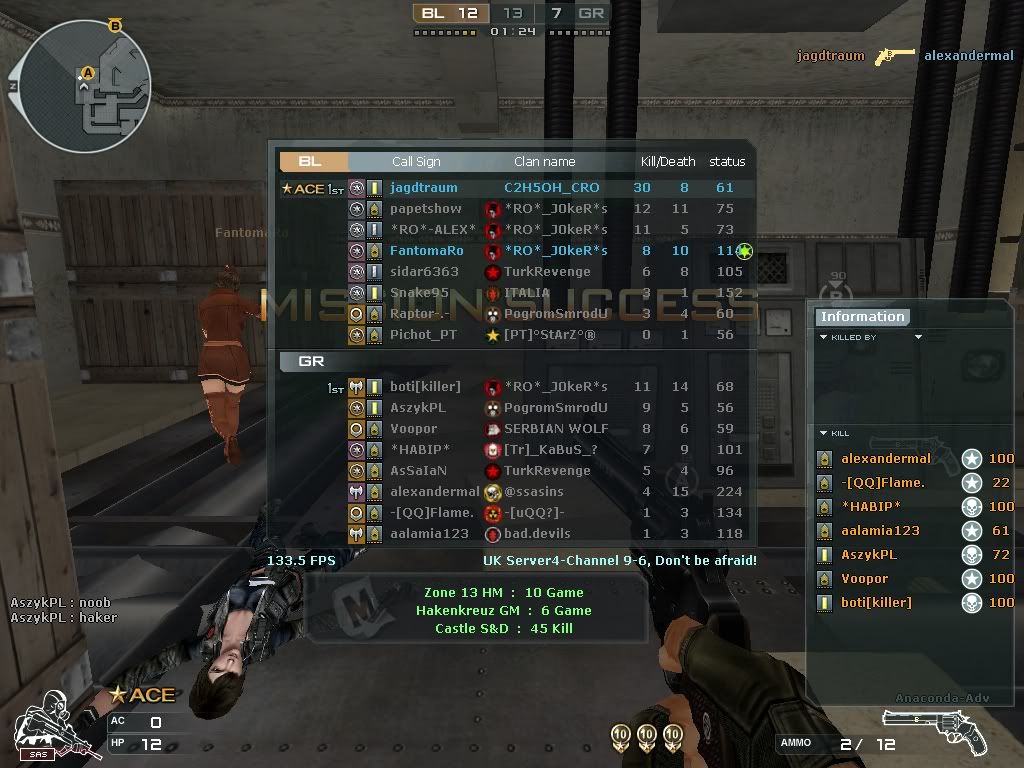Click the Kill/Death column header
This screenshot has width=1024, height=768.
[x=667, y=161]
